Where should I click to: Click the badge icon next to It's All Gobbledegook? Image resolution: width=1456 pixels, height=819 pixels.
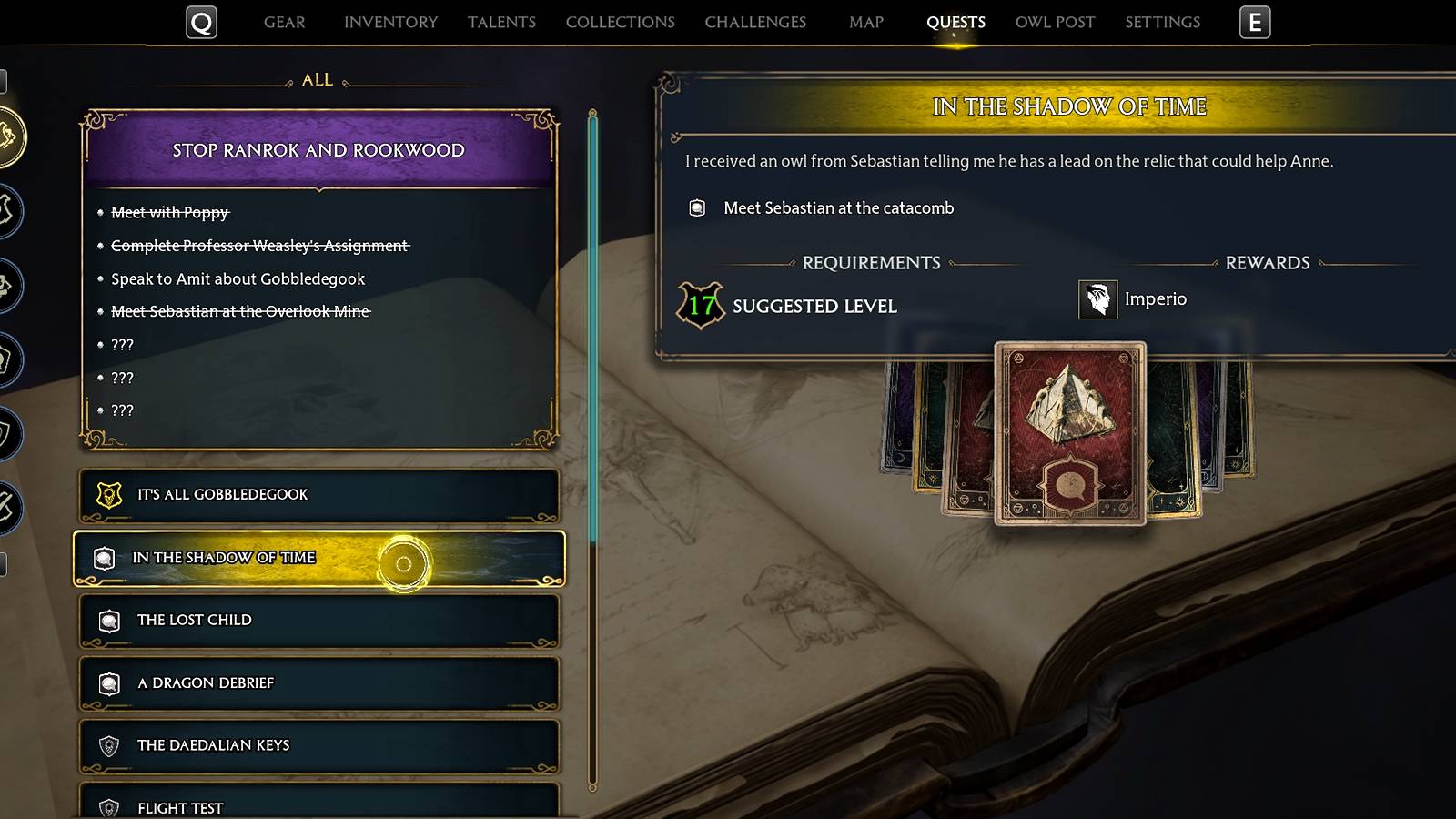(x=108, y=494)
